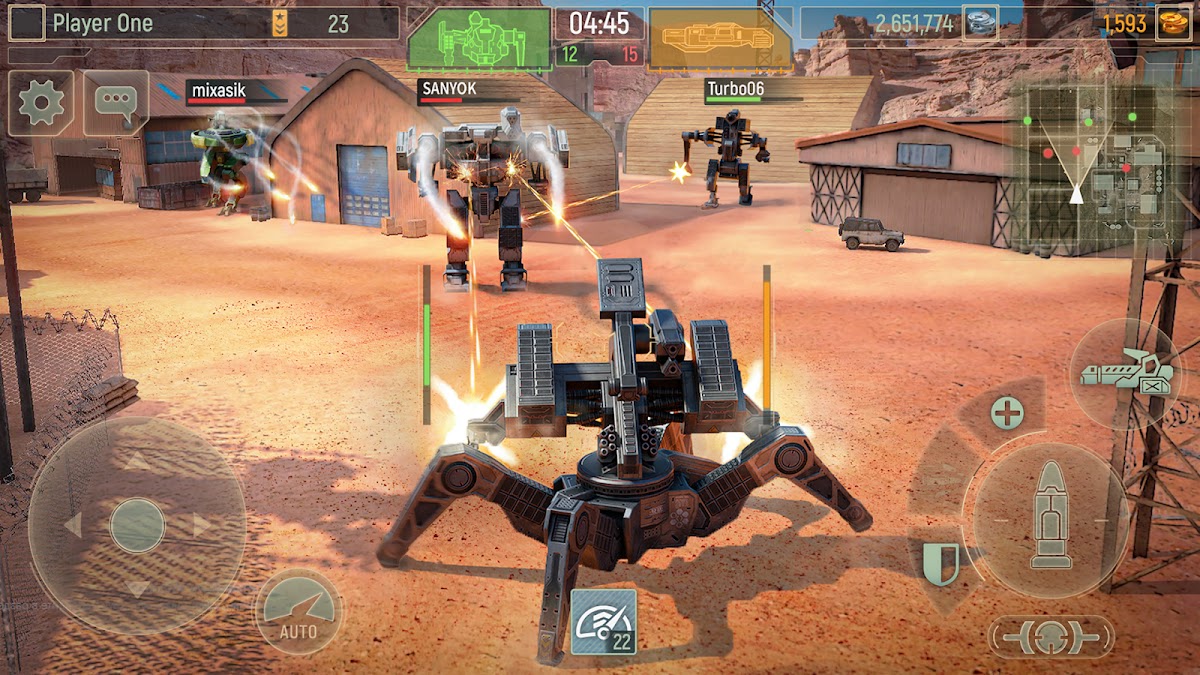Open the gear settings menu
Image resolution: width=1200 pixels, height=675 pixels.
(41, 103)
